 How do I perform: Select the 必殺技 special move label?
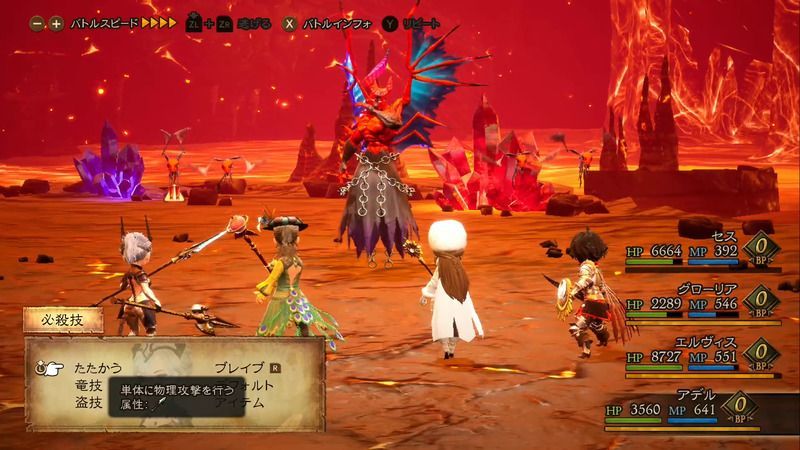(58, 322)
